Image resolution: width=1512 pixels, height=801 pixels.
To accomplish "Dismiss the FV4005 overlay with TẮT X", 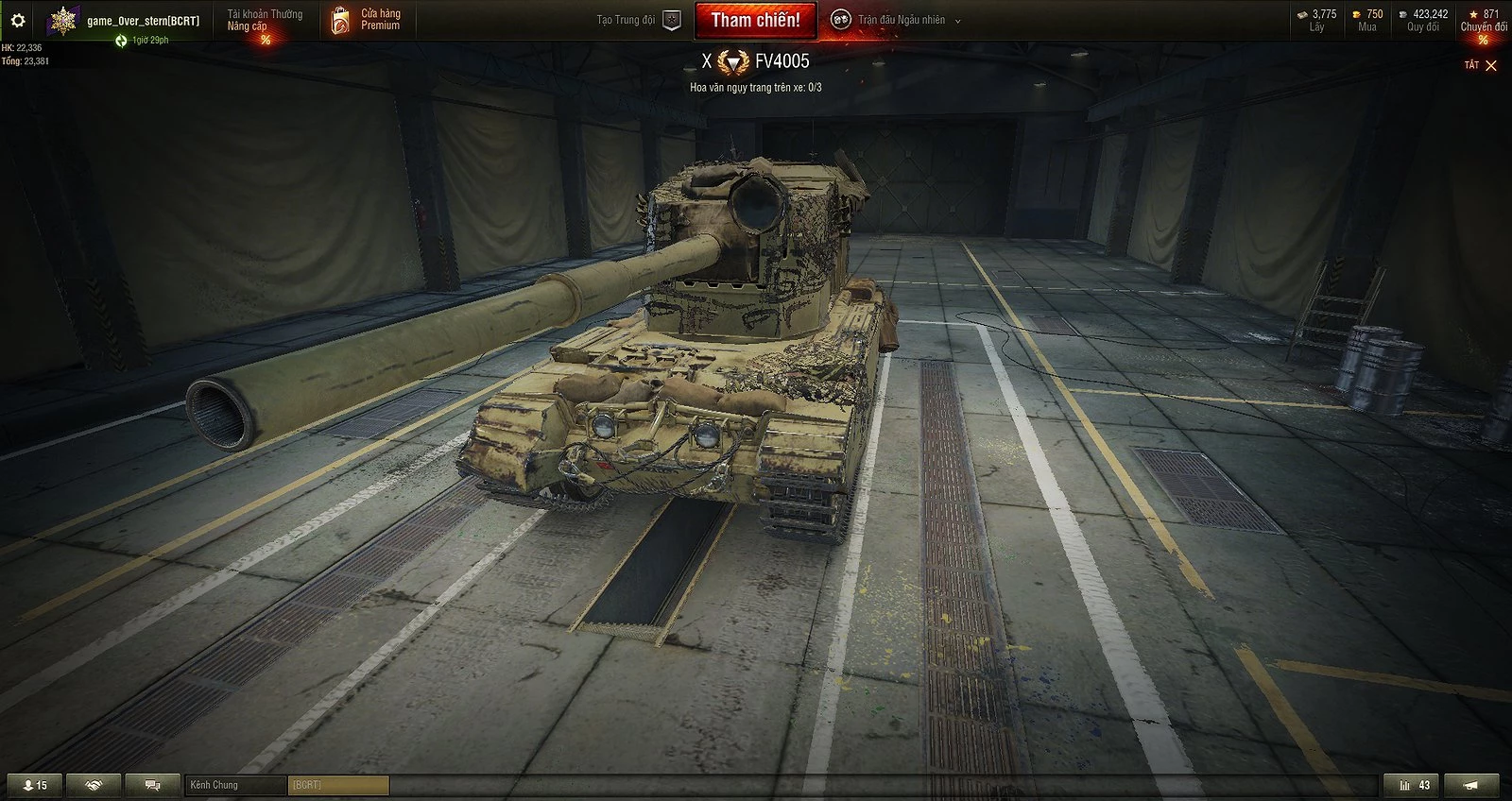I will 1481,65.
